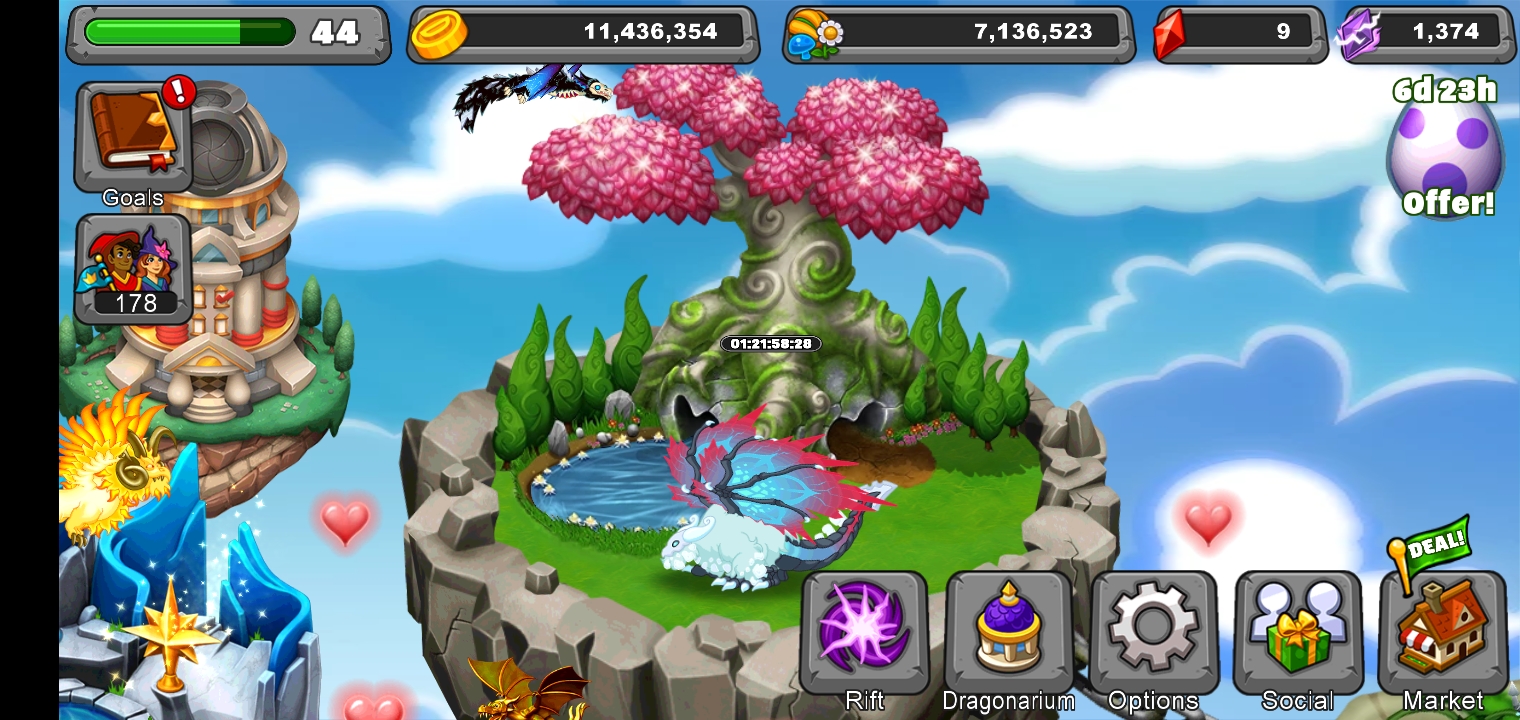The width and height of the screenshot is (1520, 720).
Task: Open the 6d 23h purple egg Offer
Action: [1444, 150]
